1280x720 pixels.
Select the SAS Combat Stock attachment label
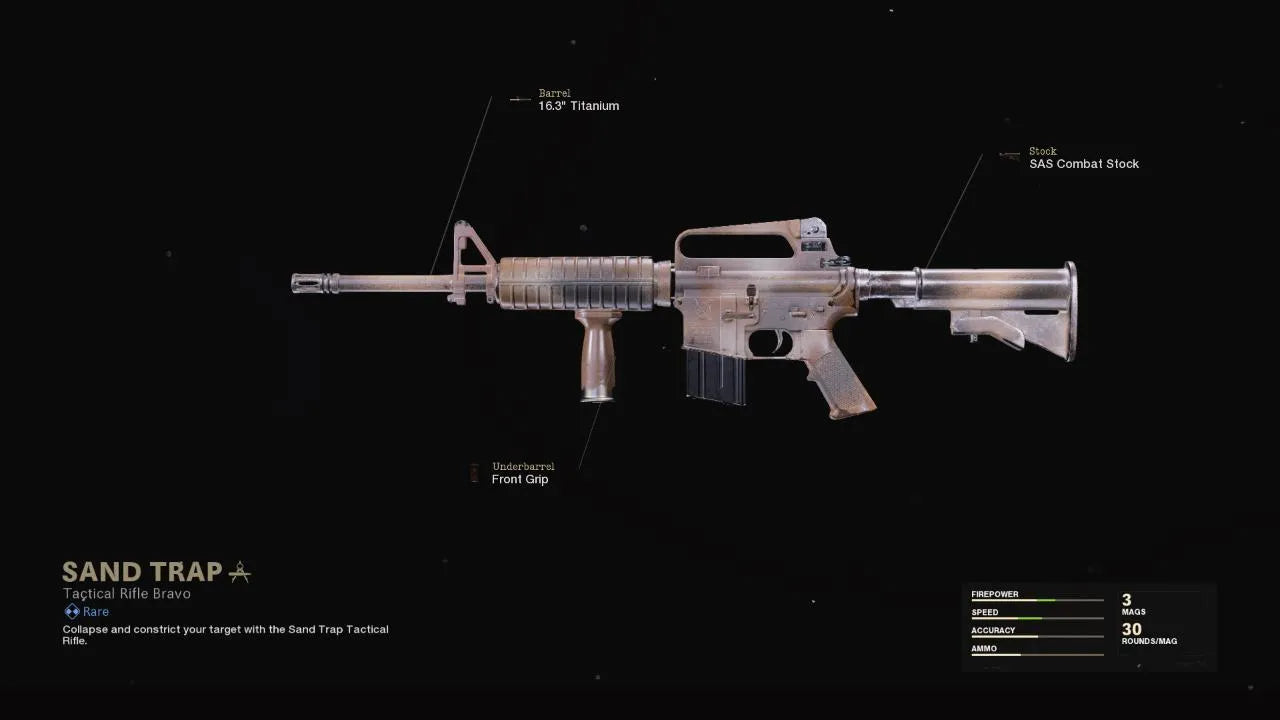point(1083,164)
